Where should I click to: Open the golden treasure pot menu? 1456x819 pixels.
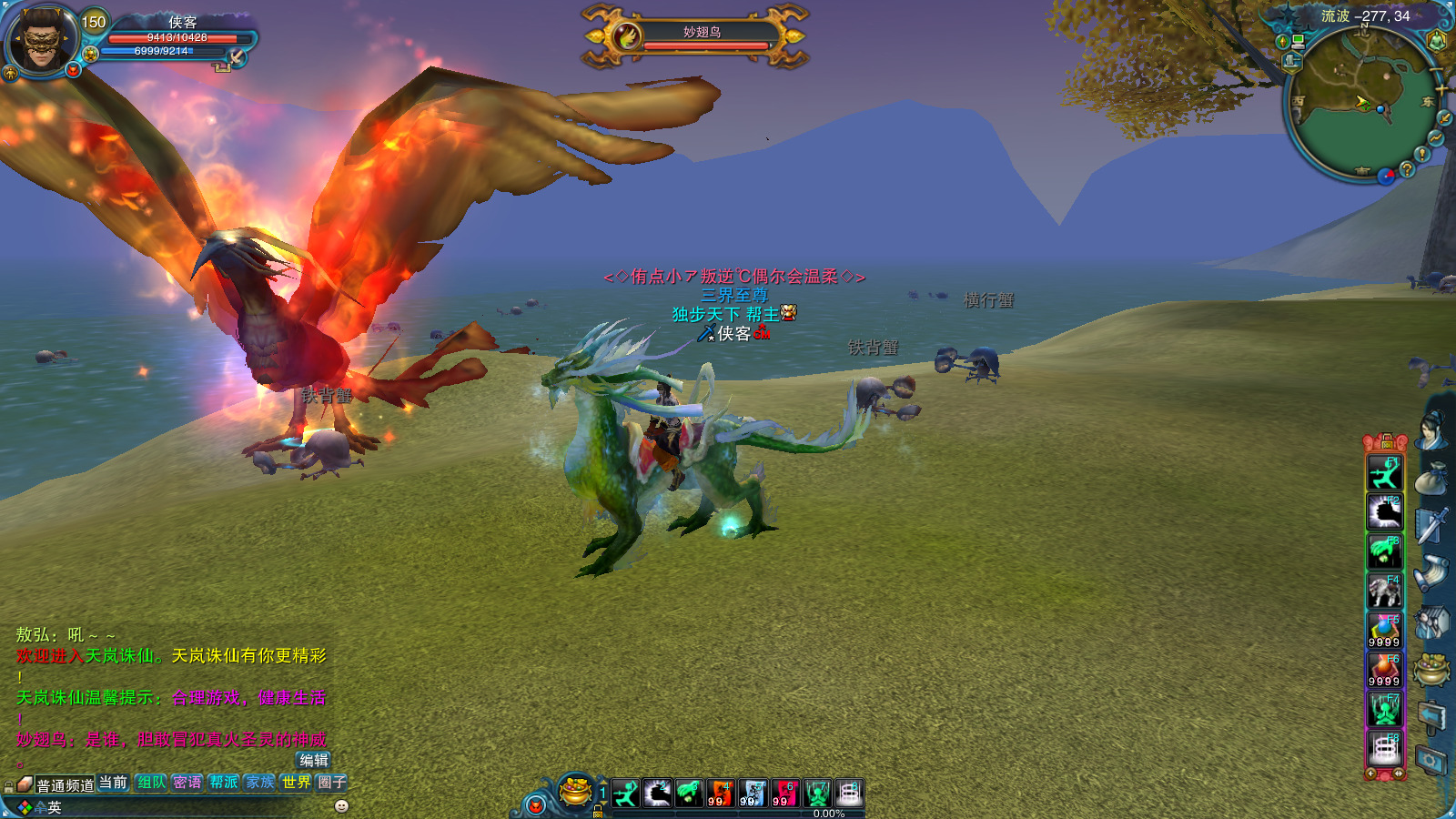575,792
